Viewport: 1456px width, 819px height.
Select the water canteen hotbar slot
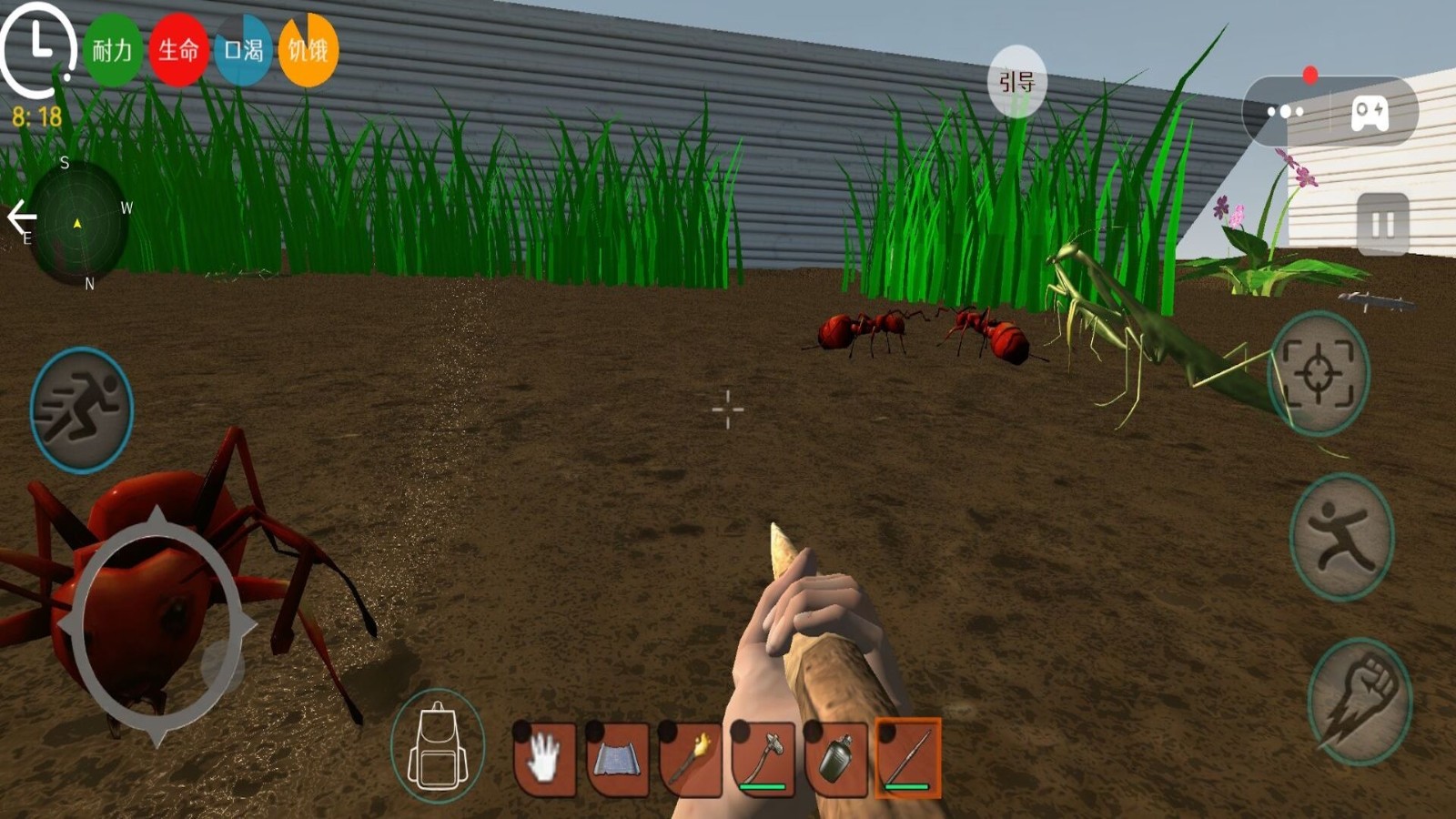836,758
